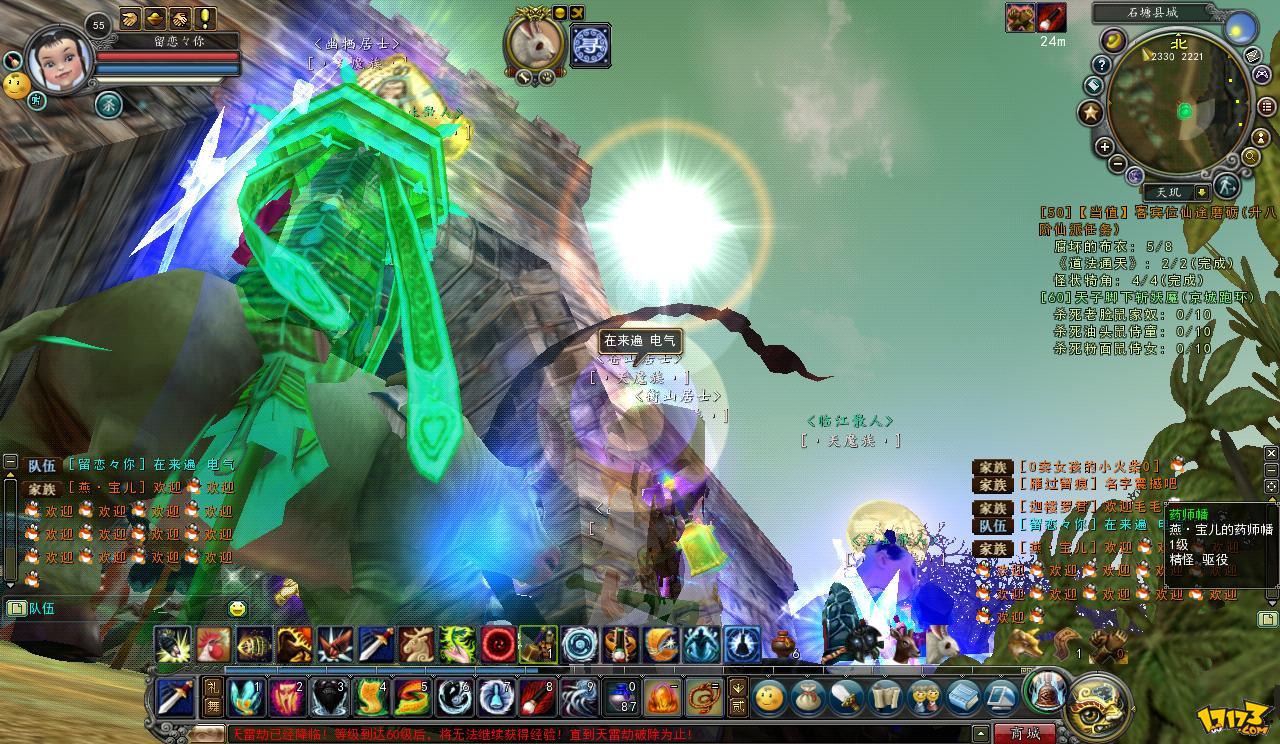Image resolution: width=1280 pixels, height=744 pixels.
Task: Open the computer system settings icon
Action: [1000, 696]
